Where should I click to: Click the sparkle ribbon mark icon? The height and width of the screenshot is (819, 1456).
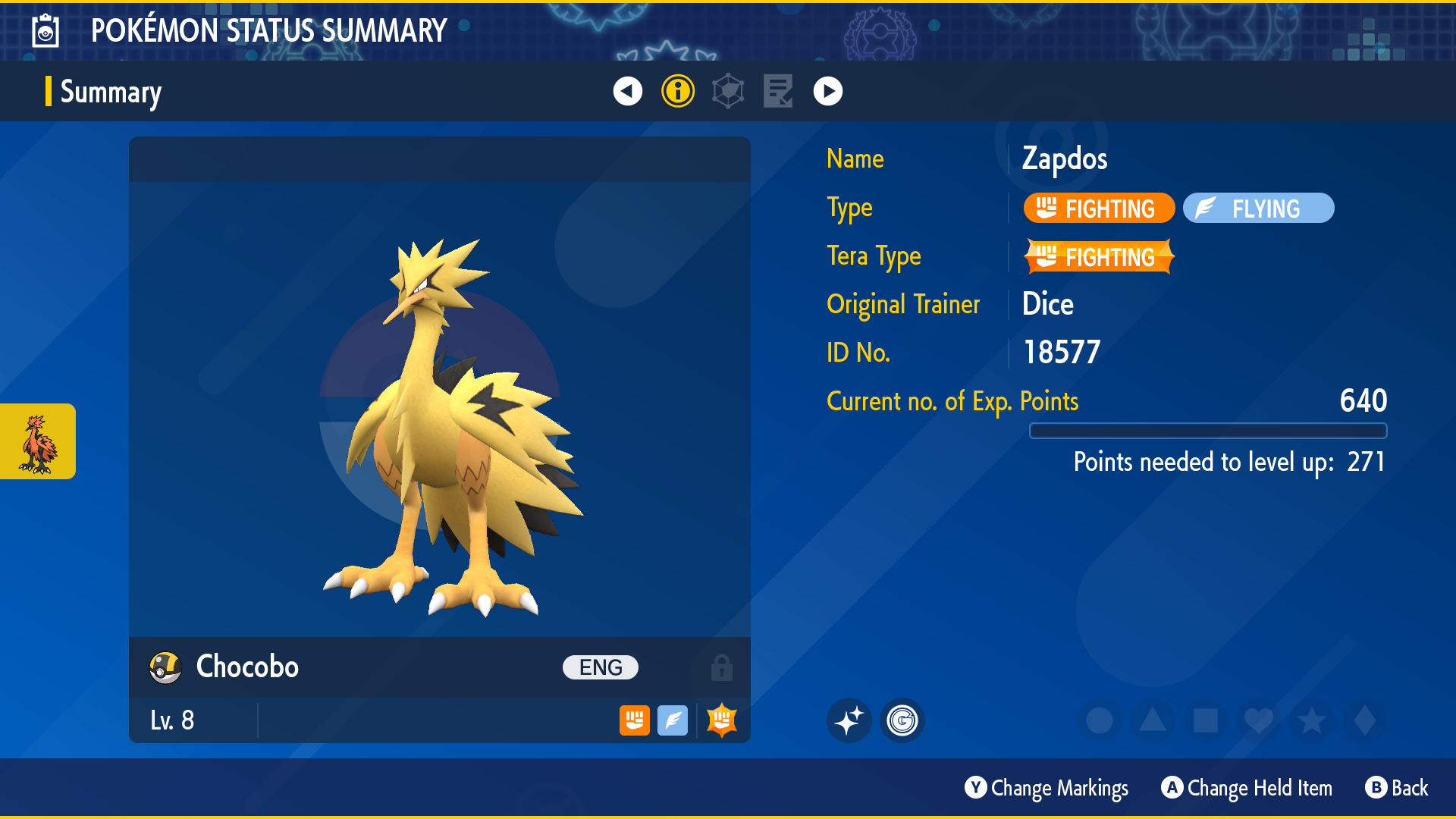tap(849, 720)
